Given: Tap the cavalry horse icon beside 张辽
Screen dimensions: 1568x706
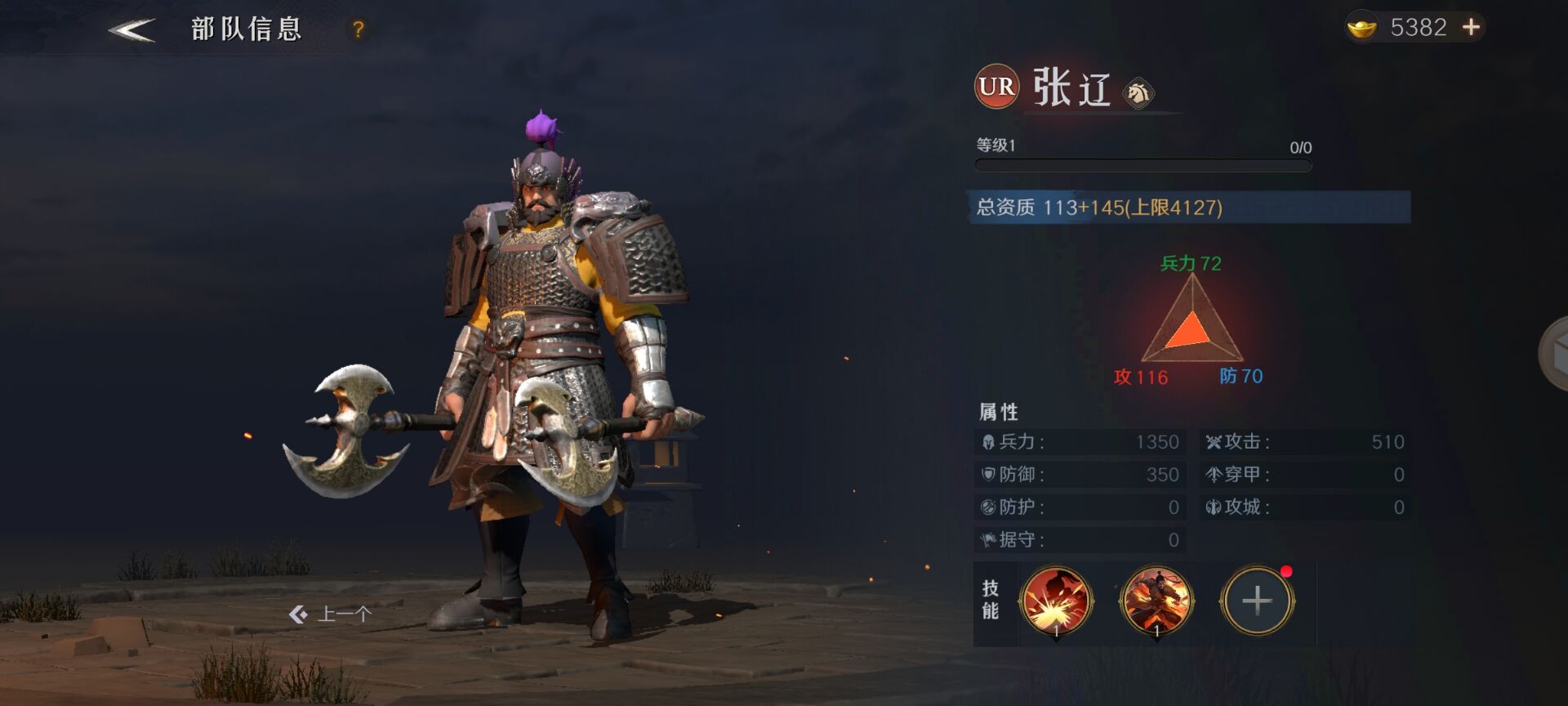Looking at the screenshot, I should 1138,93.
